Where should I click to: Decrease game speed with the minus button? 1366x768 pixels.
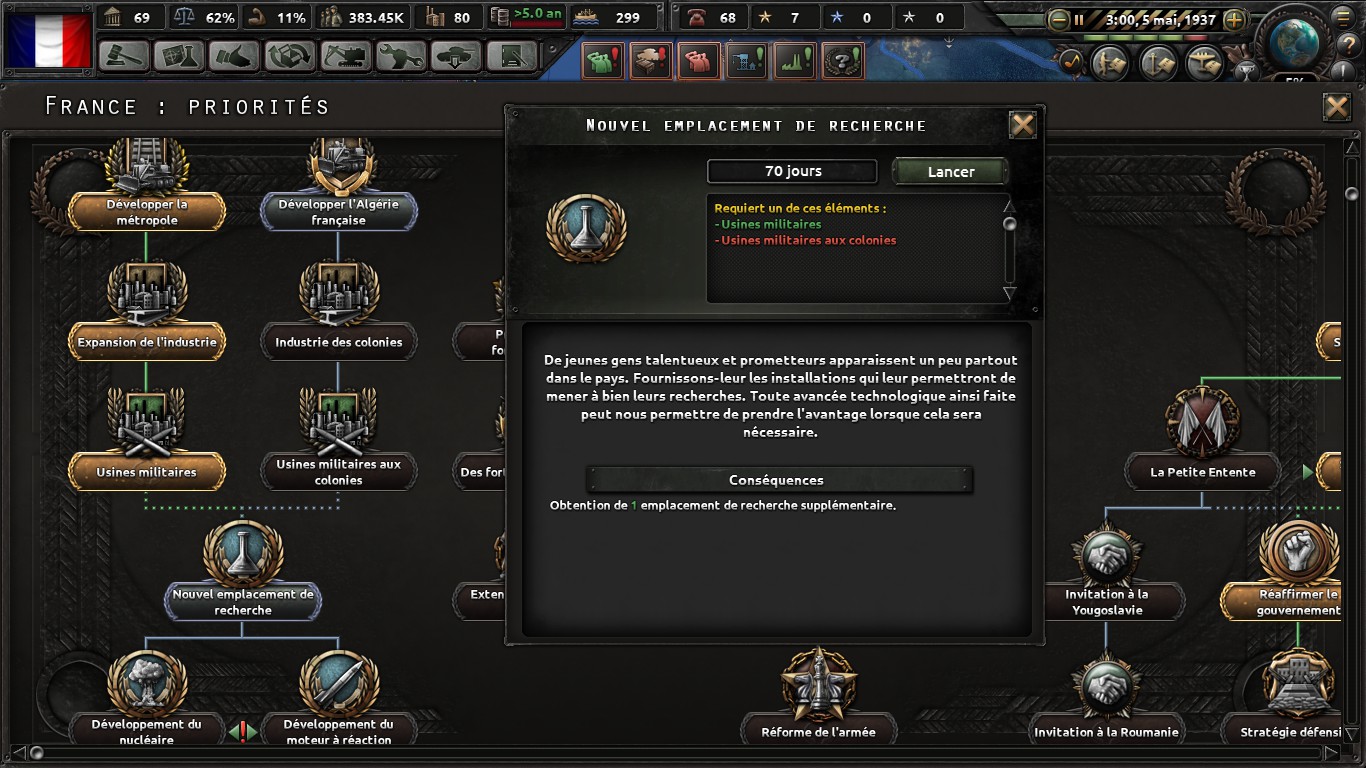click(1059, 19)
